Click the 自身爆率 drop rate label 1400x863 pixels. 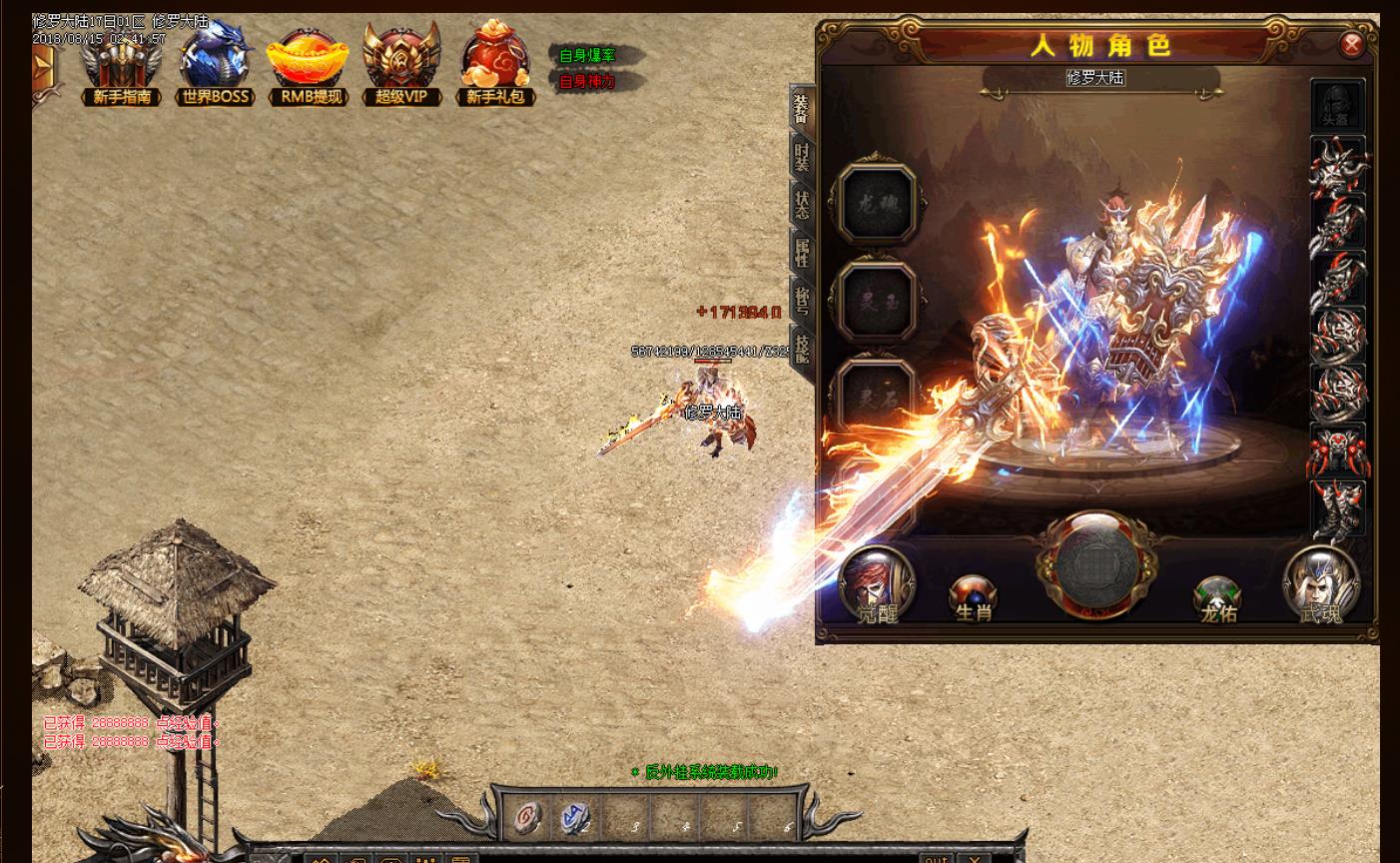(587, 56)
